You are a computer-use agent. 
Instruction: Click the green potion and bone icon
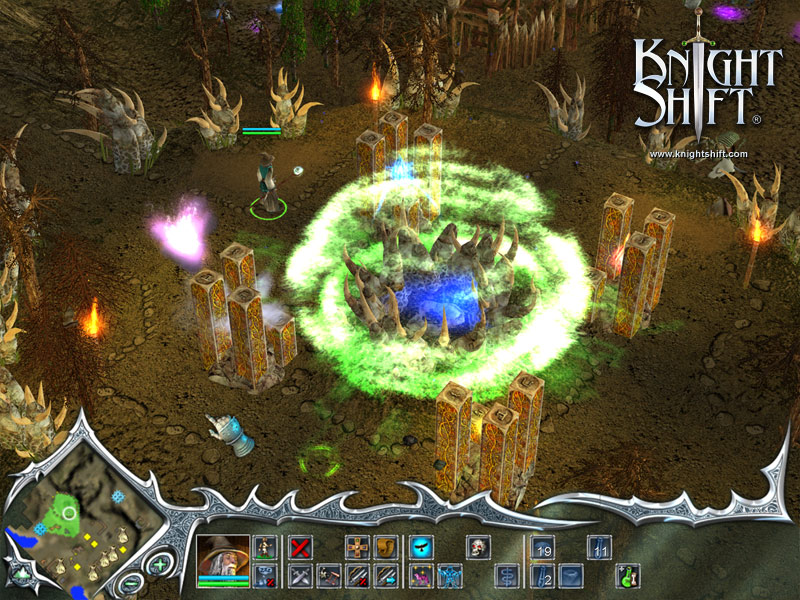pos(627,575)
